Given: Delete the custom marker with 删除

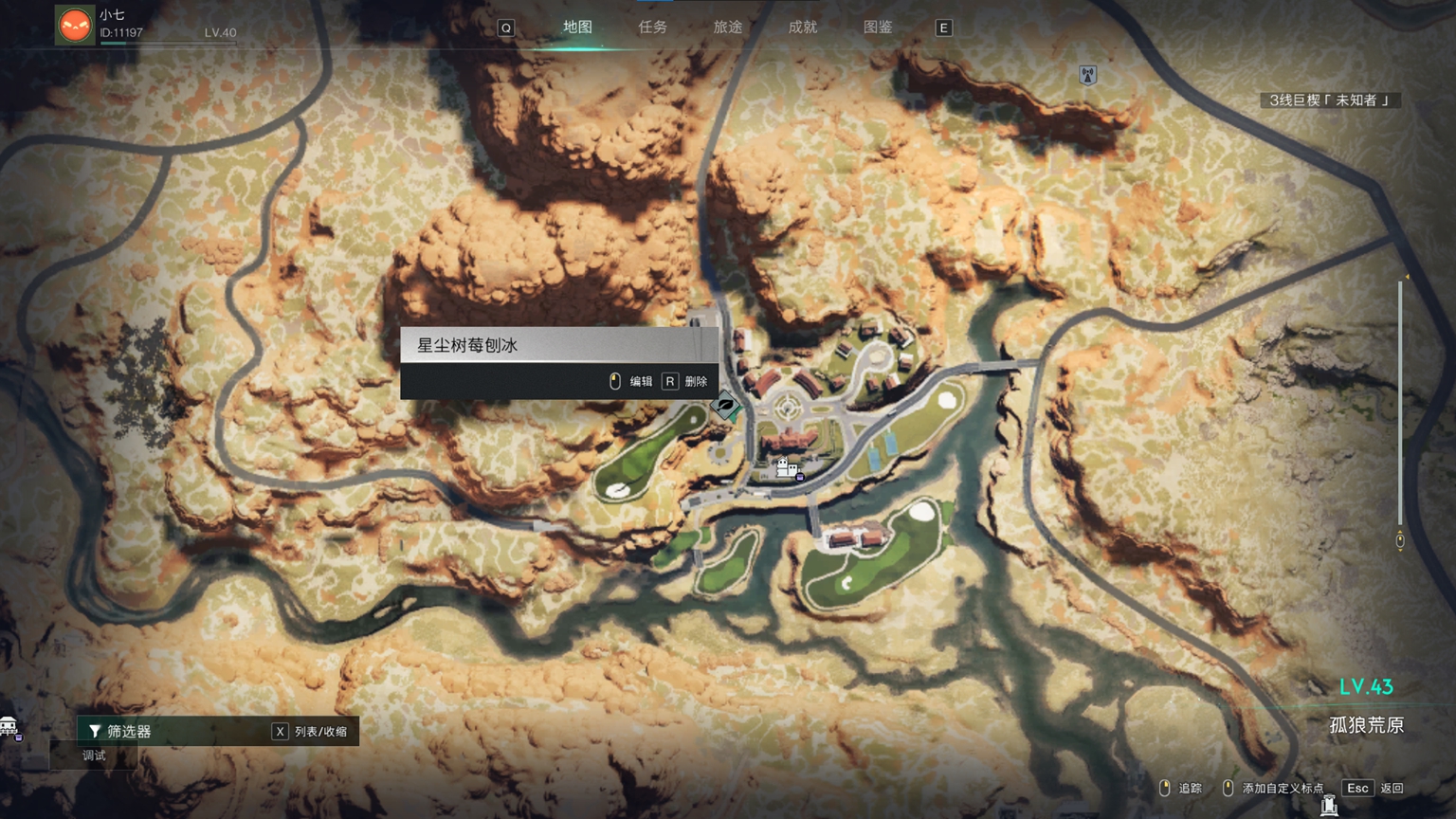Looking at the screenshot, I should click(686, 381).
